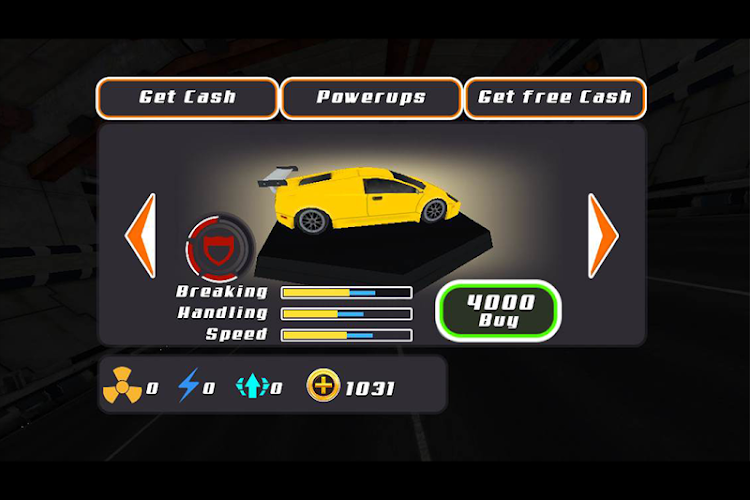Show the previous car with left arrow
Screen dimensions: 750x500
(140, 235)
